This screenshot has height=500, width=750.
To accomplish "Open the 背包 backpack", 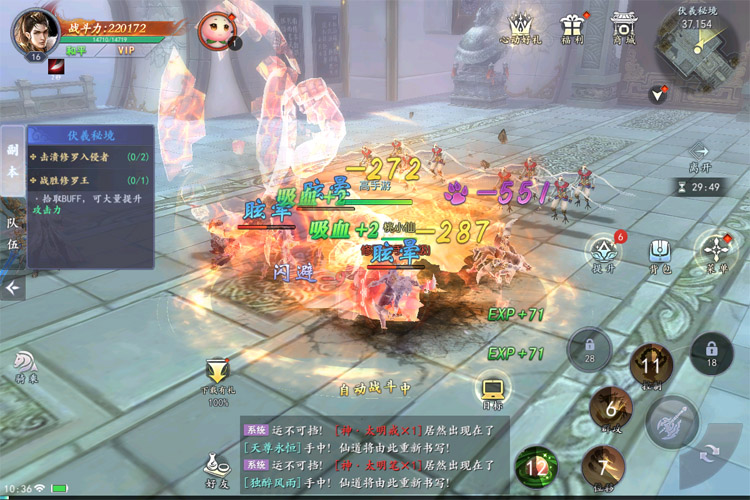I will point(659,253).
